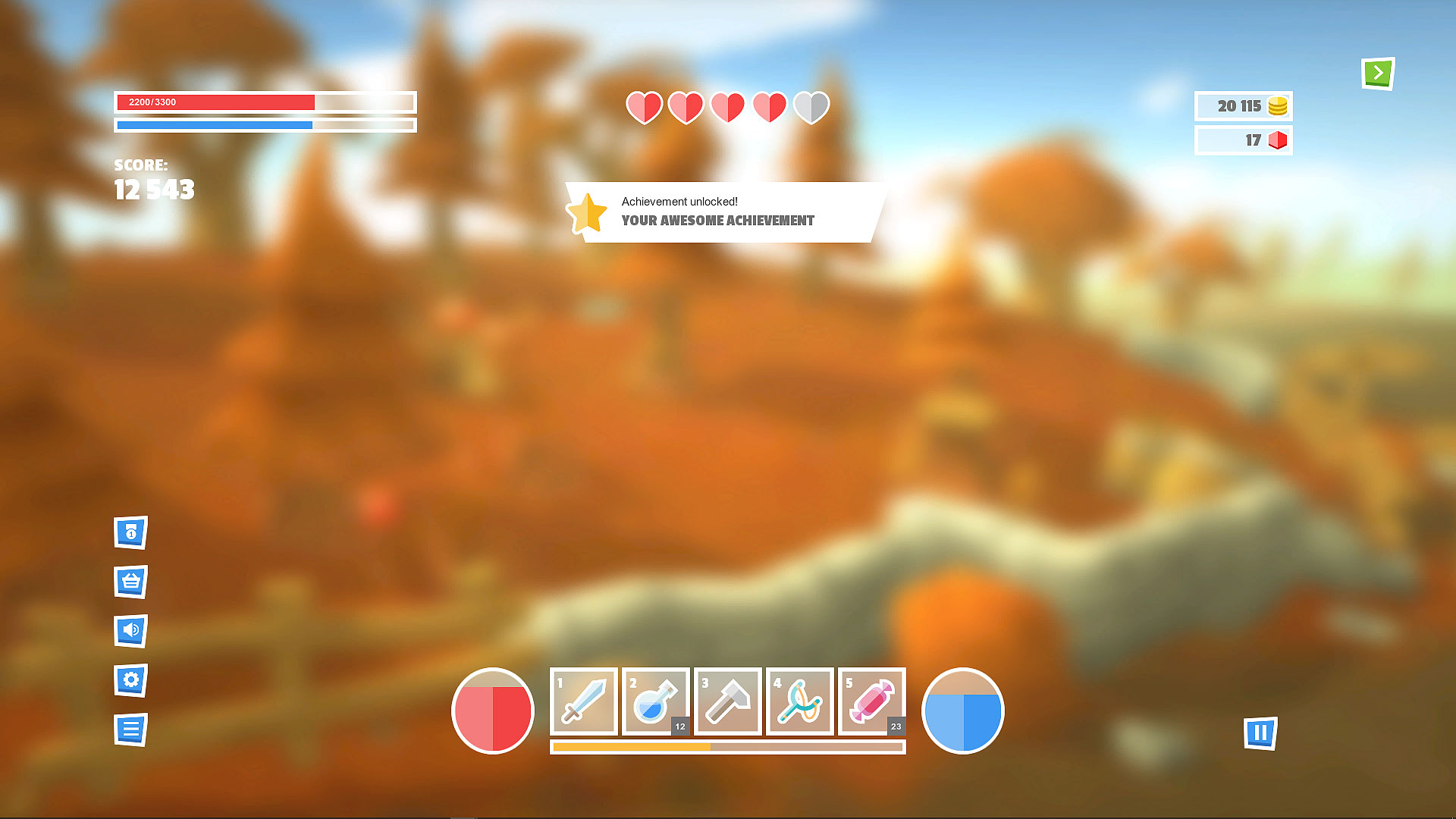The height and width of the screenshot is (819, 1456).
Task: Toggle the fifth heart in health row
Action: [810, 108]
